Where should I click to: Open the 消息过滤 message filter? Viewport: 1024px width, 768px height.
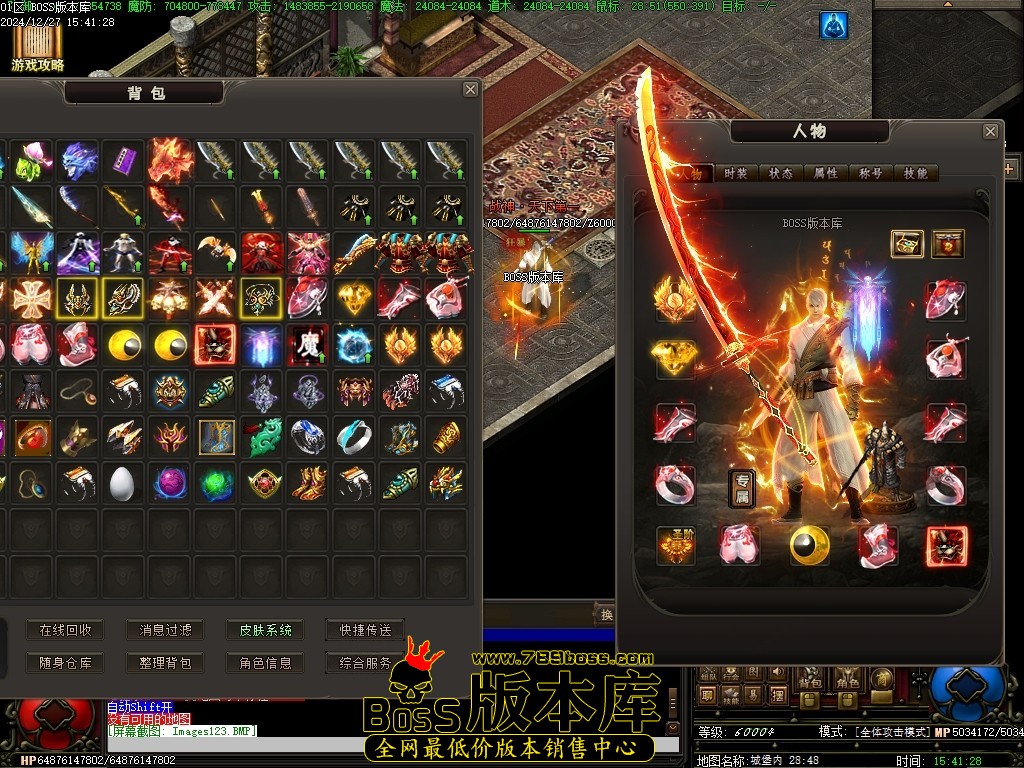pyautogui.click(x=165, y=630)
